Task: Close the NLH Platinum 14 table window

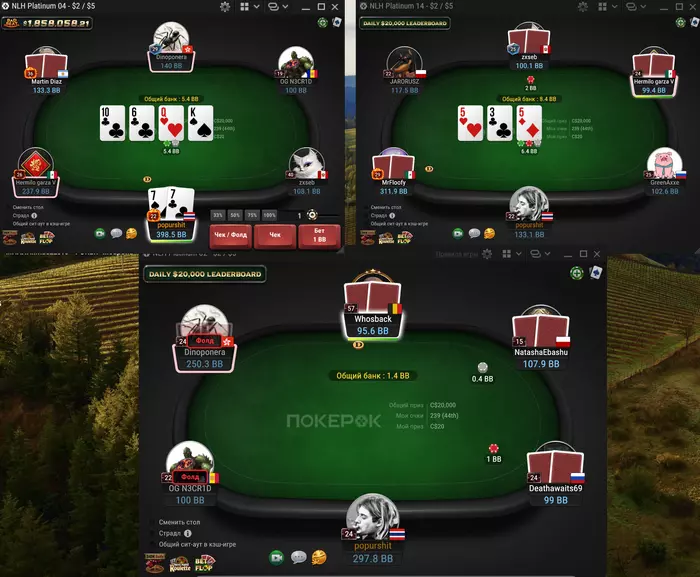Action: tap(691, 7)
